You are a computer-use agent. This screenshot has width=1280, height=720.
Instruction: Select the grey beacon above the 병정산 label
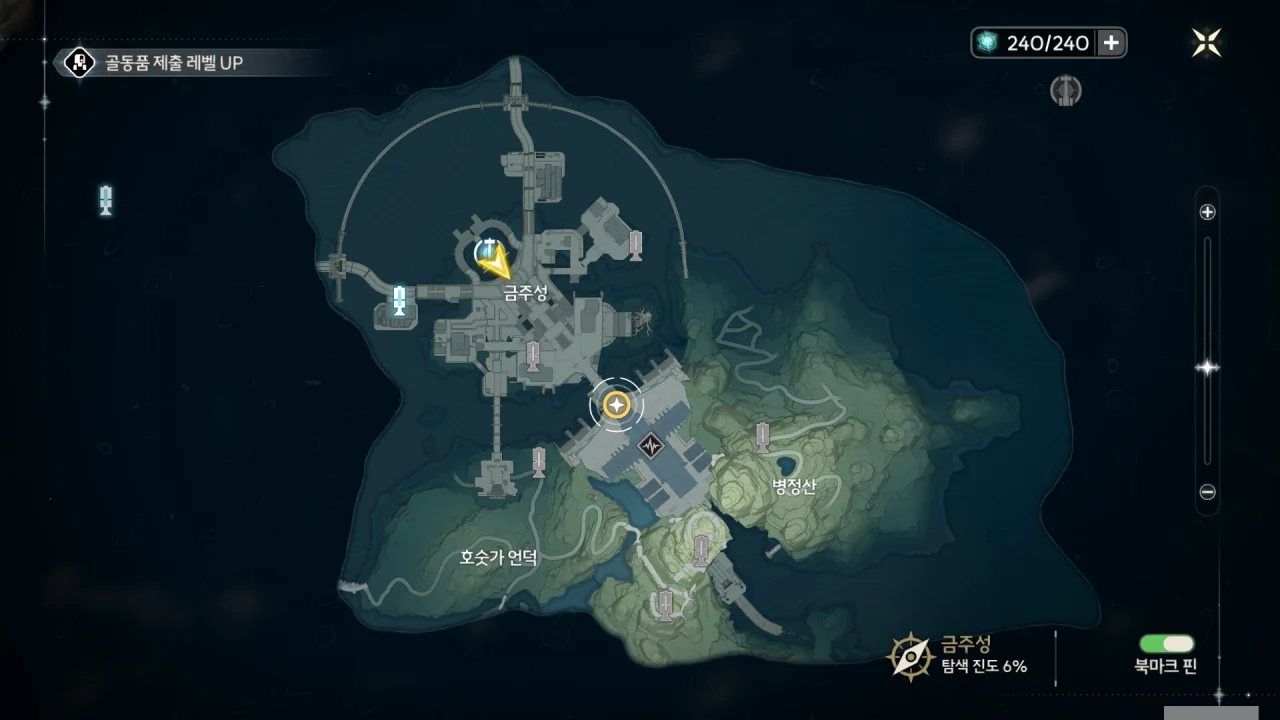pos(763,438)
